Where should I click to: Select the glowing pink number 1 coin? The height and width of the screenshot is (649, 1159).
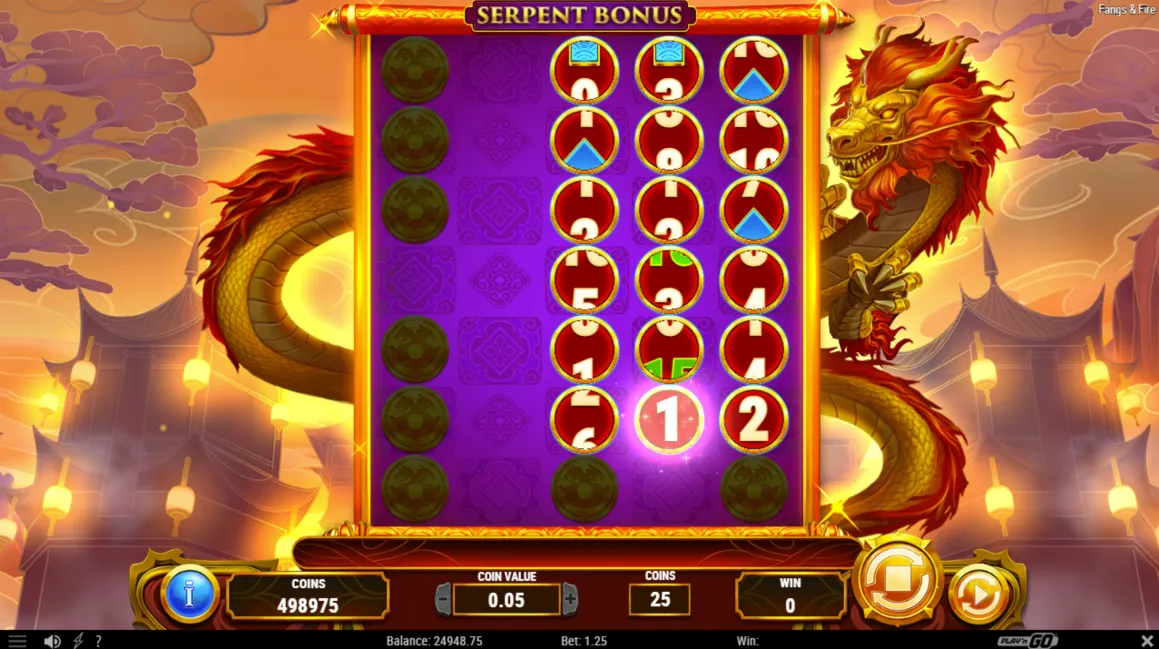pos(669,420)
